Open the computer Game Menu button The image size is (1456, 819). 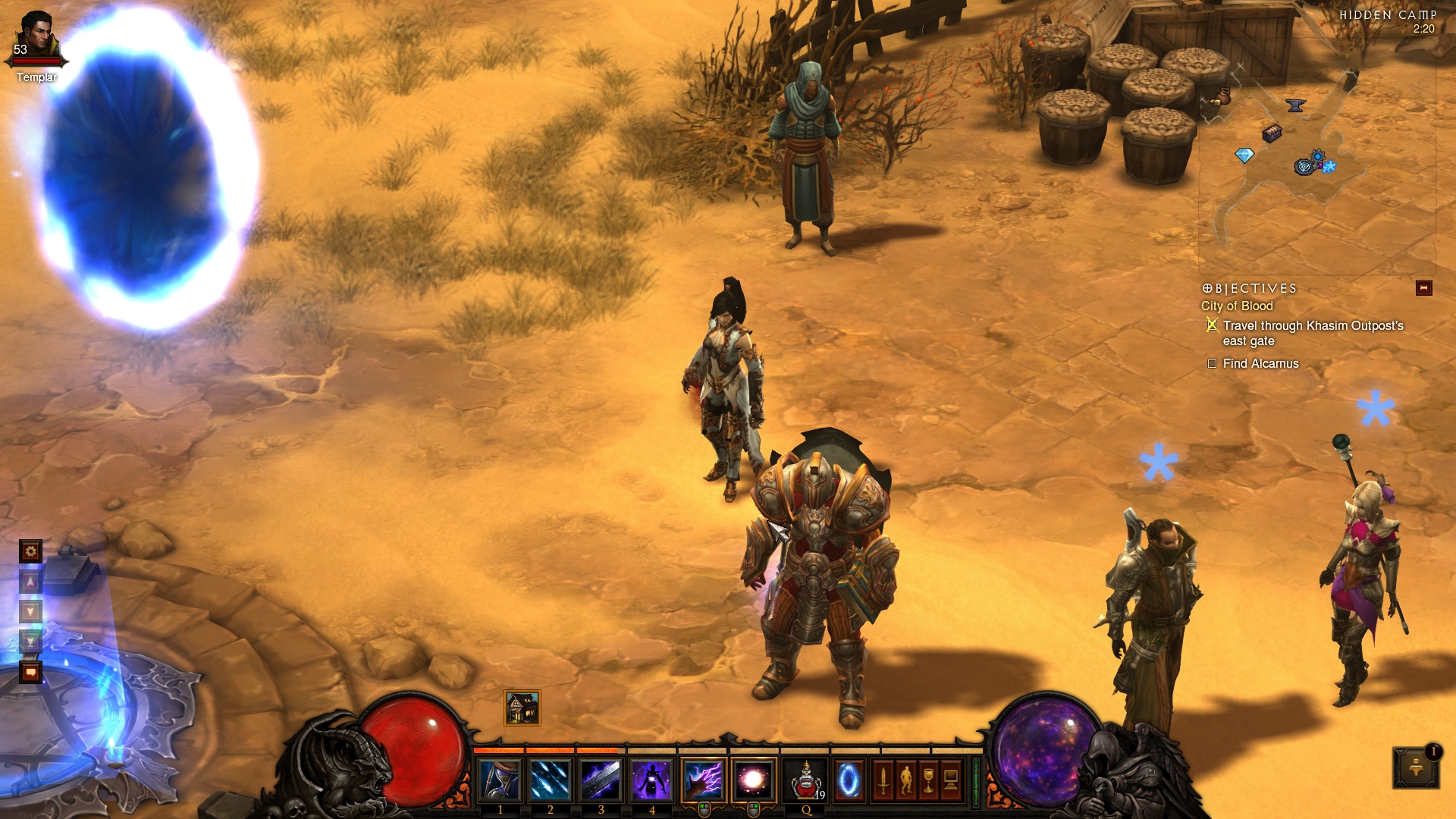point(951,780)
